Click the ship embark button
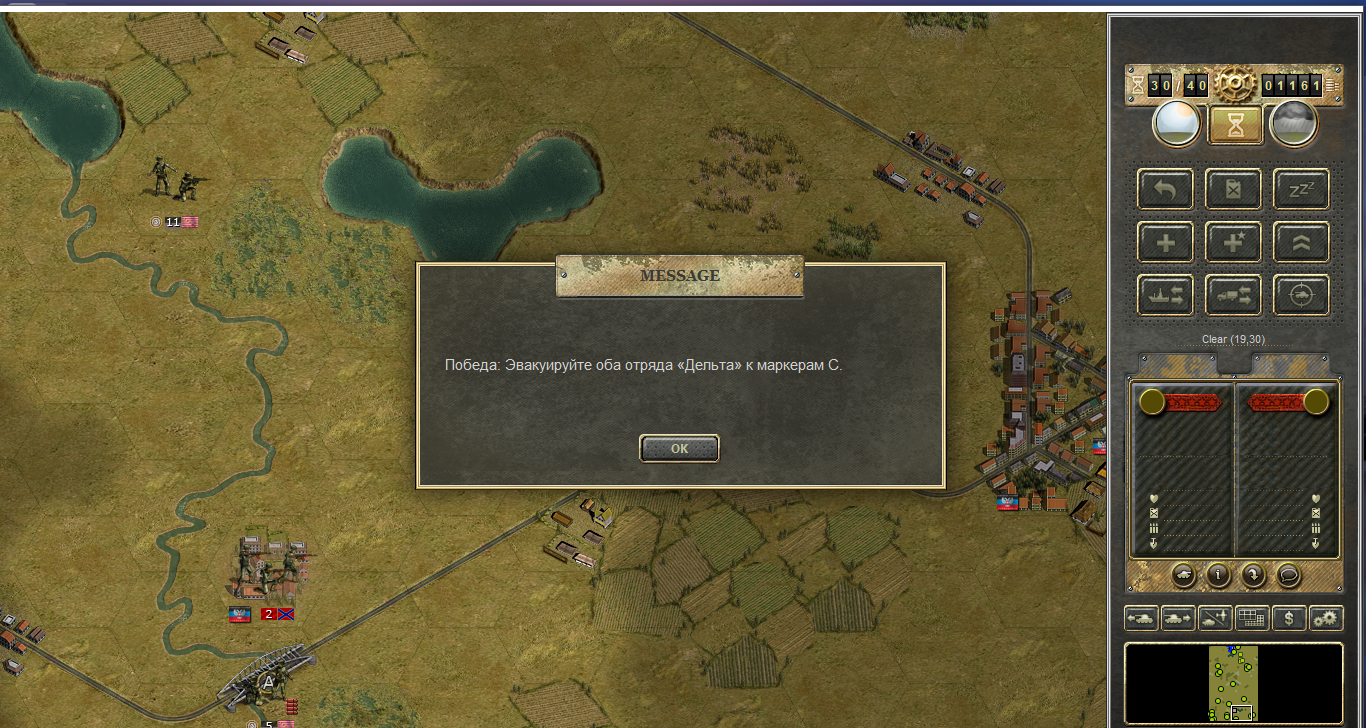Viewport: 1366px width, 728px height. coord(1165,295)
